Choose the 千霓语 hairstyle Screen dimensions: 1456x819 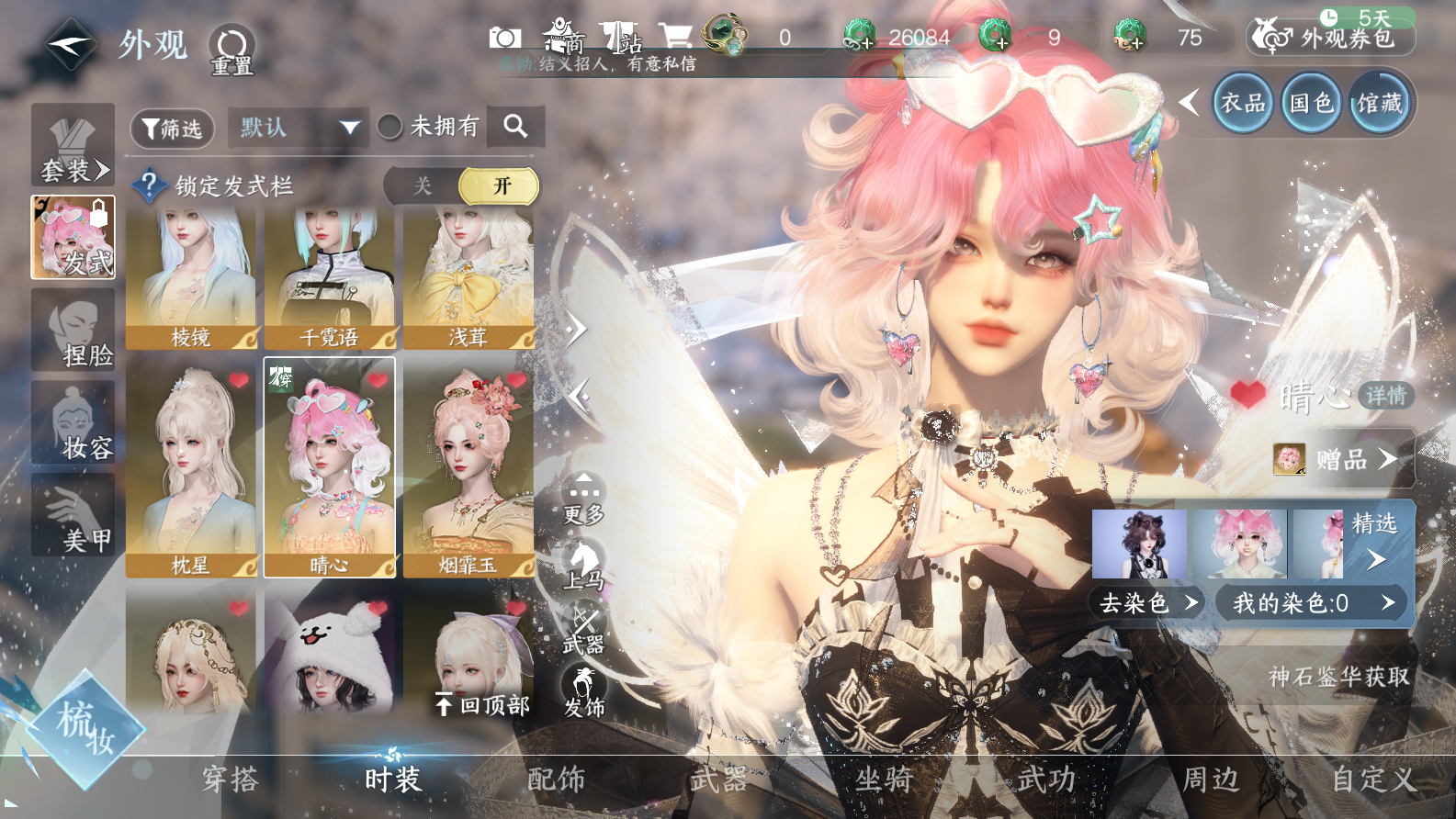pos(330,278)
